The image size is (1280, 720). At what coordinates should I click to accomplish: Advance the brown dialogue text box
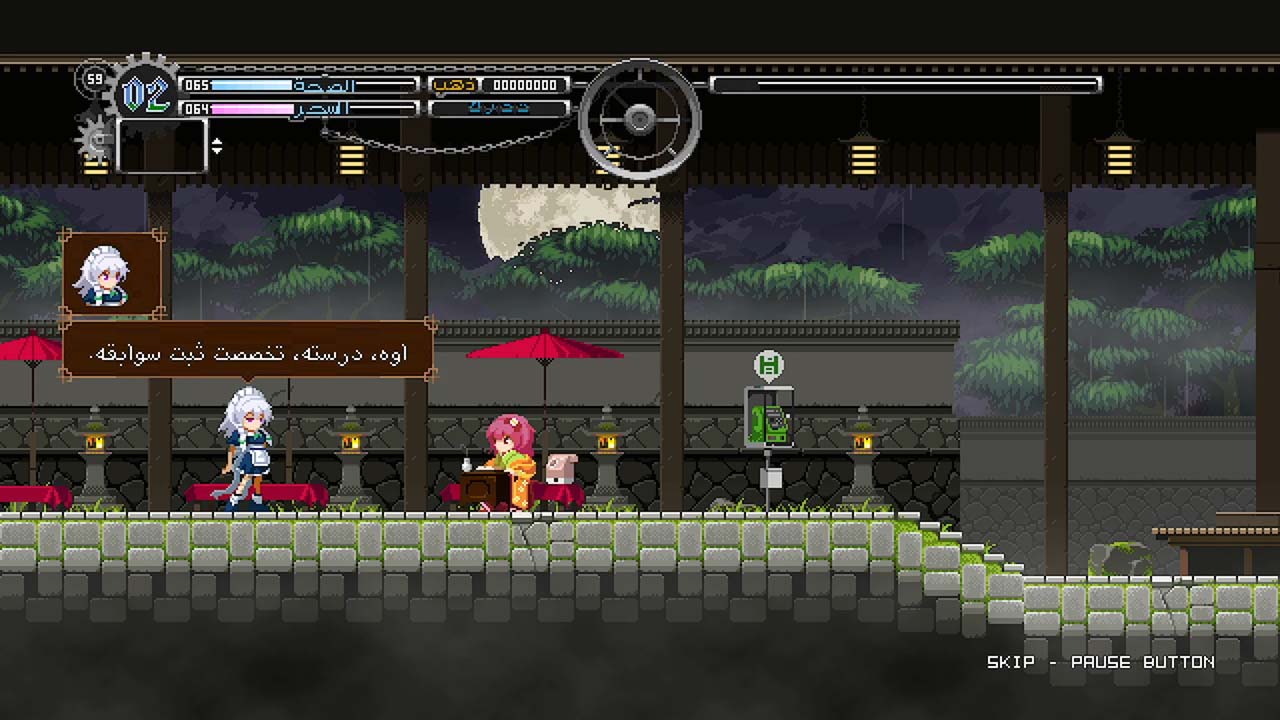tap(248, 351)
